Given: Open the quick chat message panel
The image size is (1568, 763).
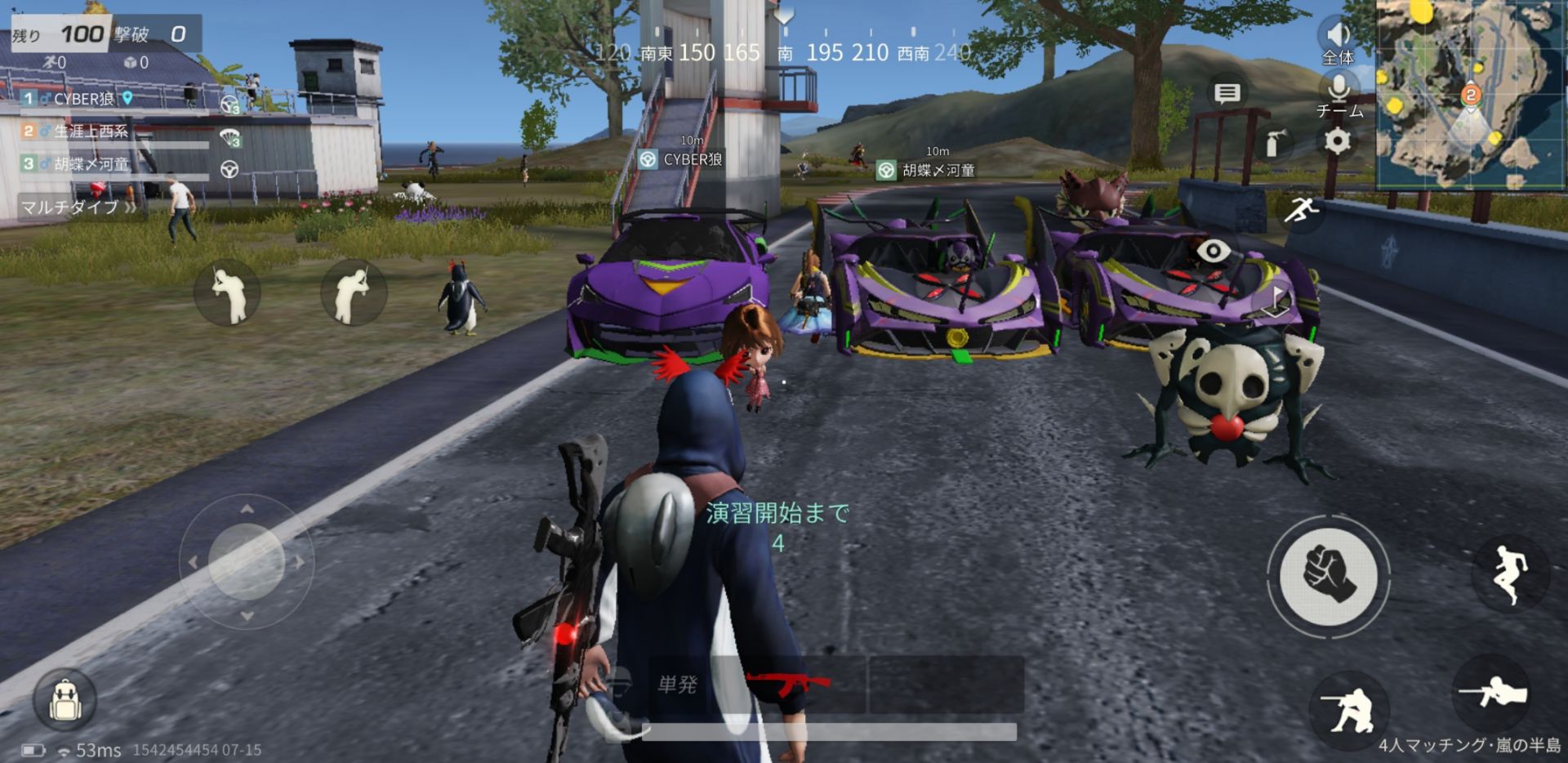Looking at the screenshot, I should (1227, 93).
